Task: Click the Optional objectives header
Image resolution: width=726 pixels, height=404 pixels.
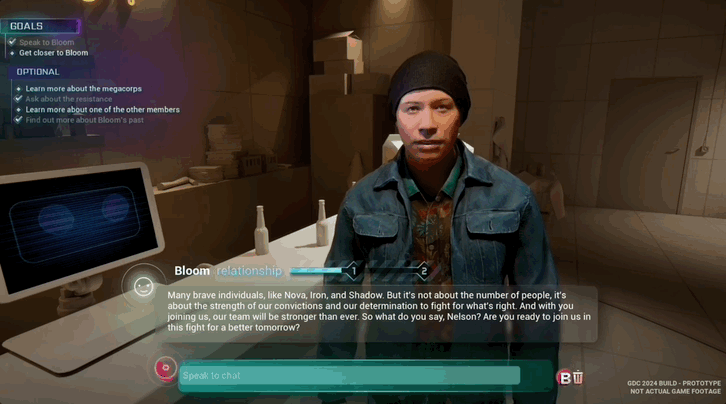Action: point(38,72)
